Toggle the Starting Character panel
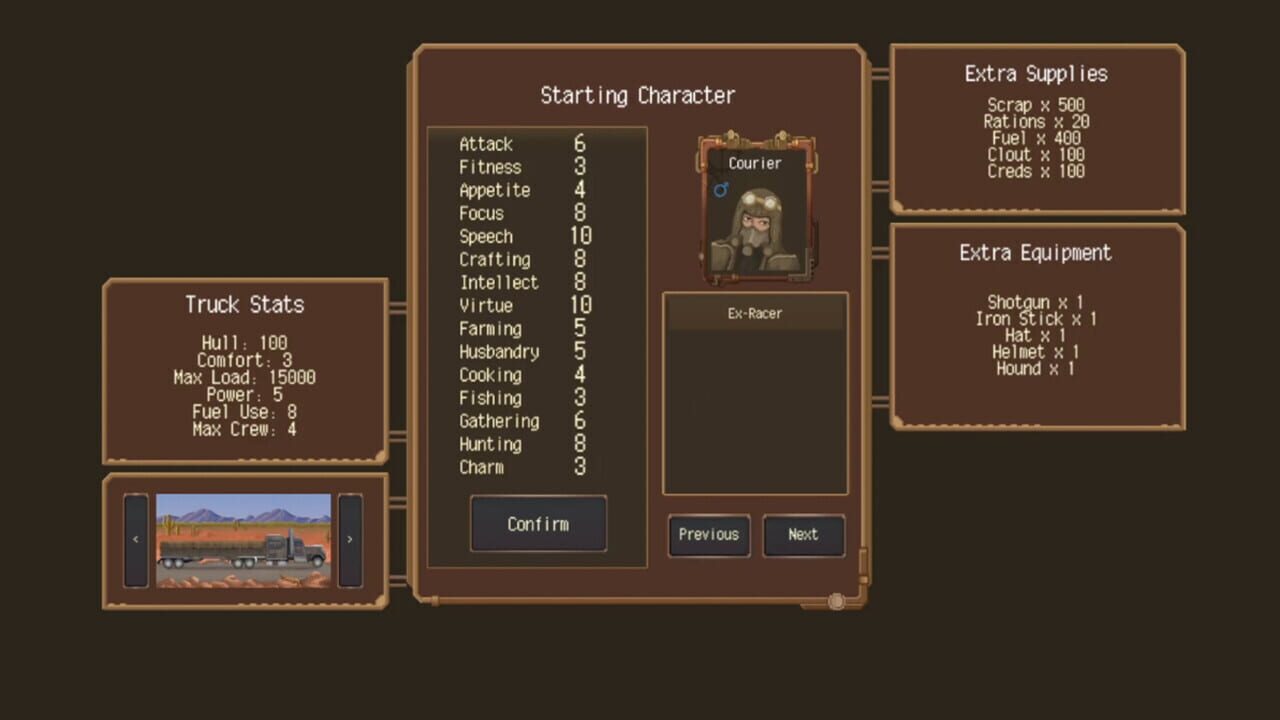This screenshot has width=1280, height=720. pos(638,96)
